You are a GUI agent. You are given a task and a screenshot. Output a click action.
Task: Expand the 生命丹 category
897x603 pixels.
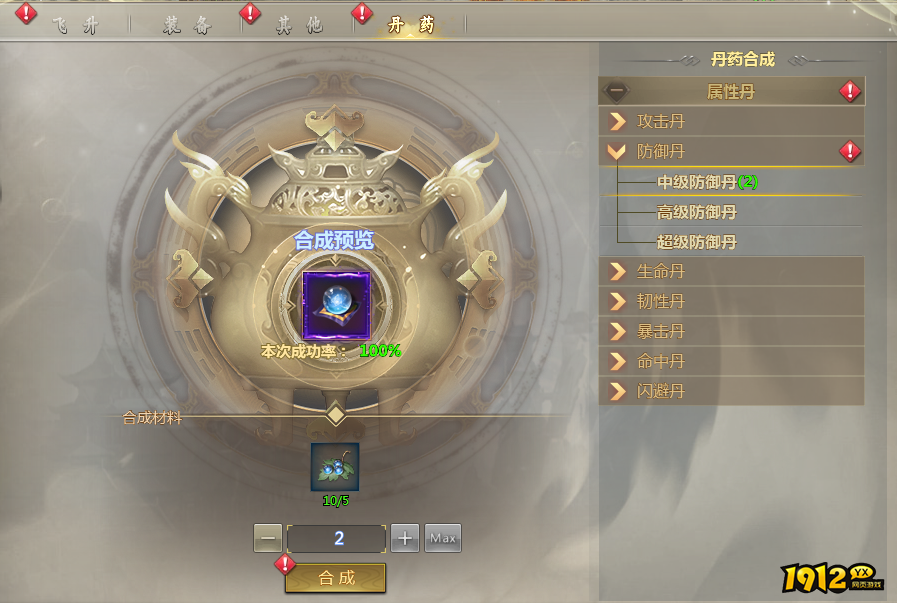tap(731, 271)
